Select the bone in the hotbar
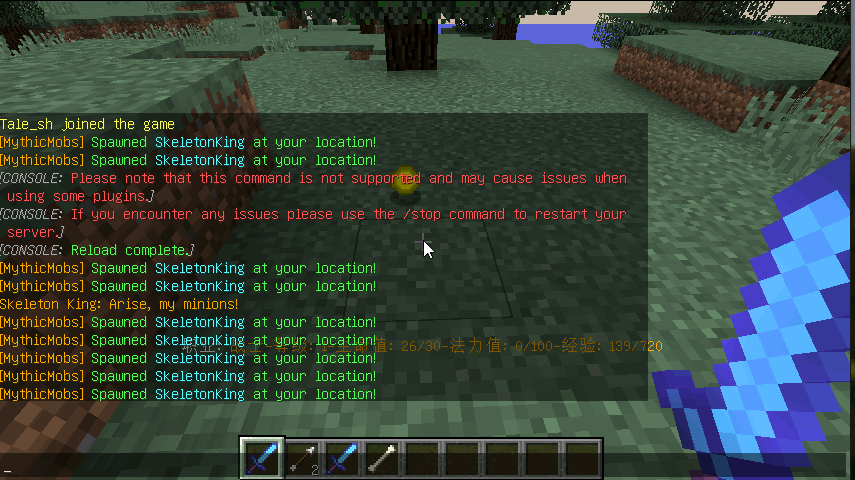 click(382, 458)
